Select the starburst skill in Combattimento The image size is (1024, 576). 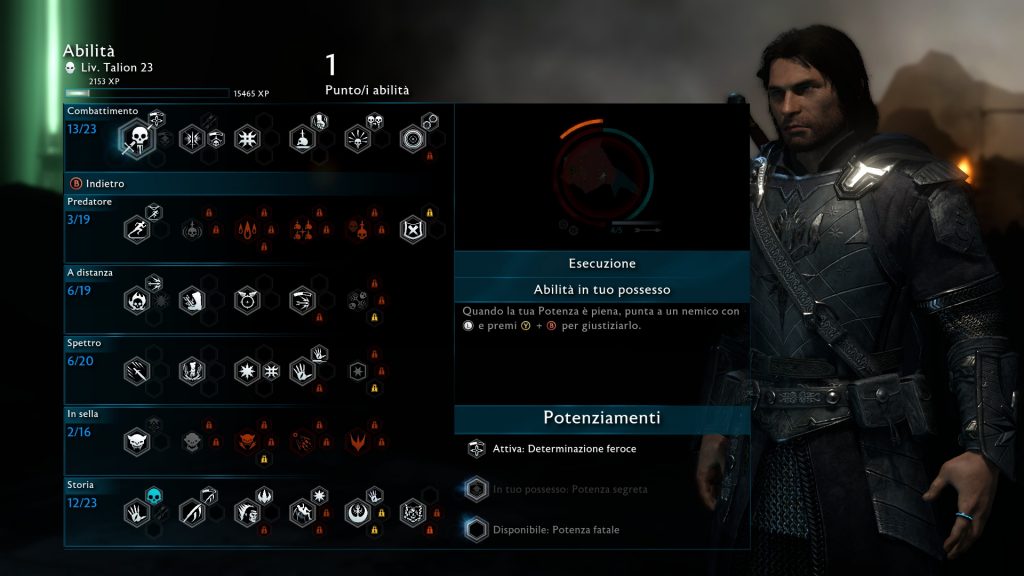(248, 139)
